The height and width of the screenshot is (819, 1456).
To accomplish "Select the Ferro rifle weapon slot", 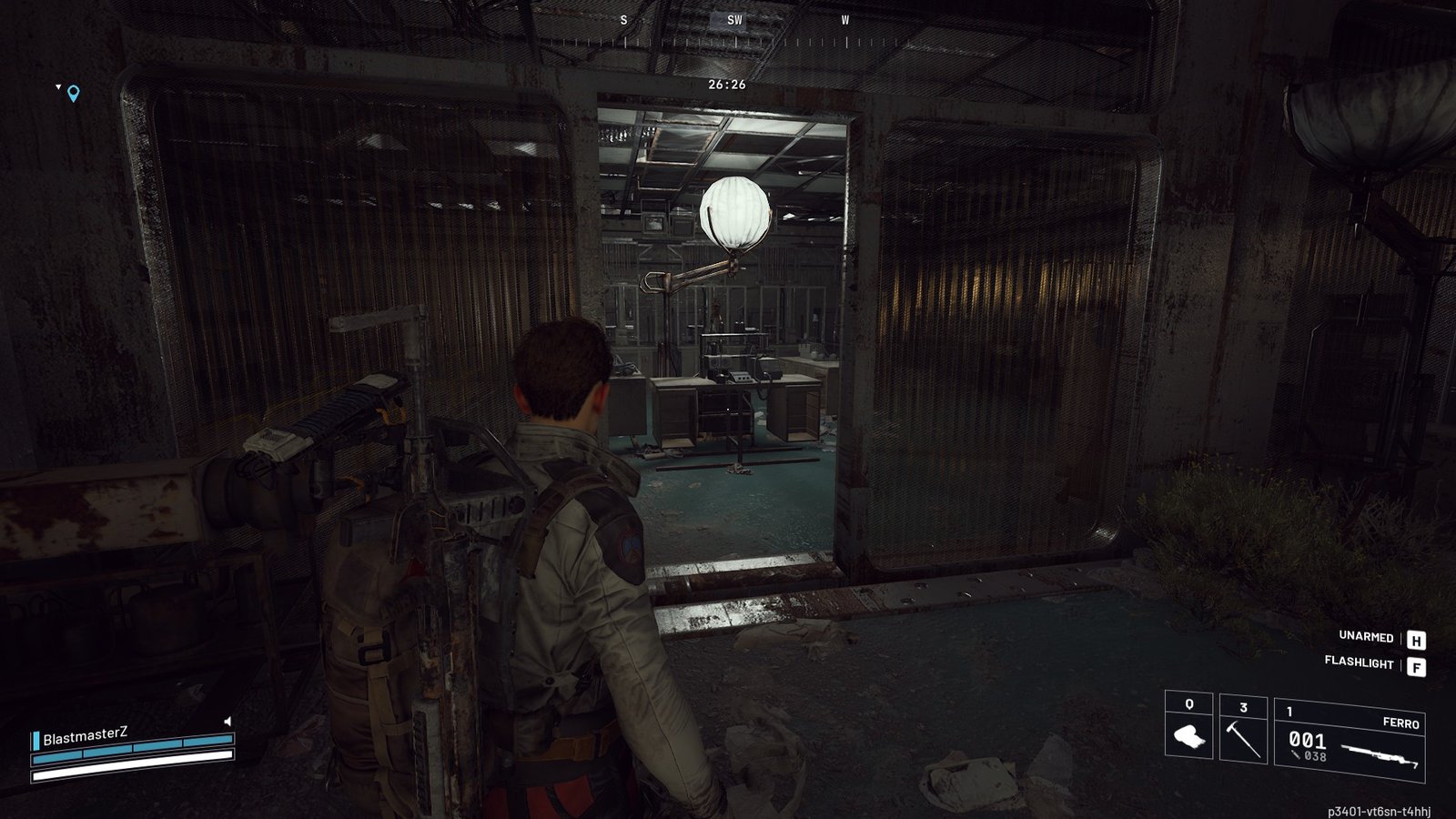I will [1350, 740].
